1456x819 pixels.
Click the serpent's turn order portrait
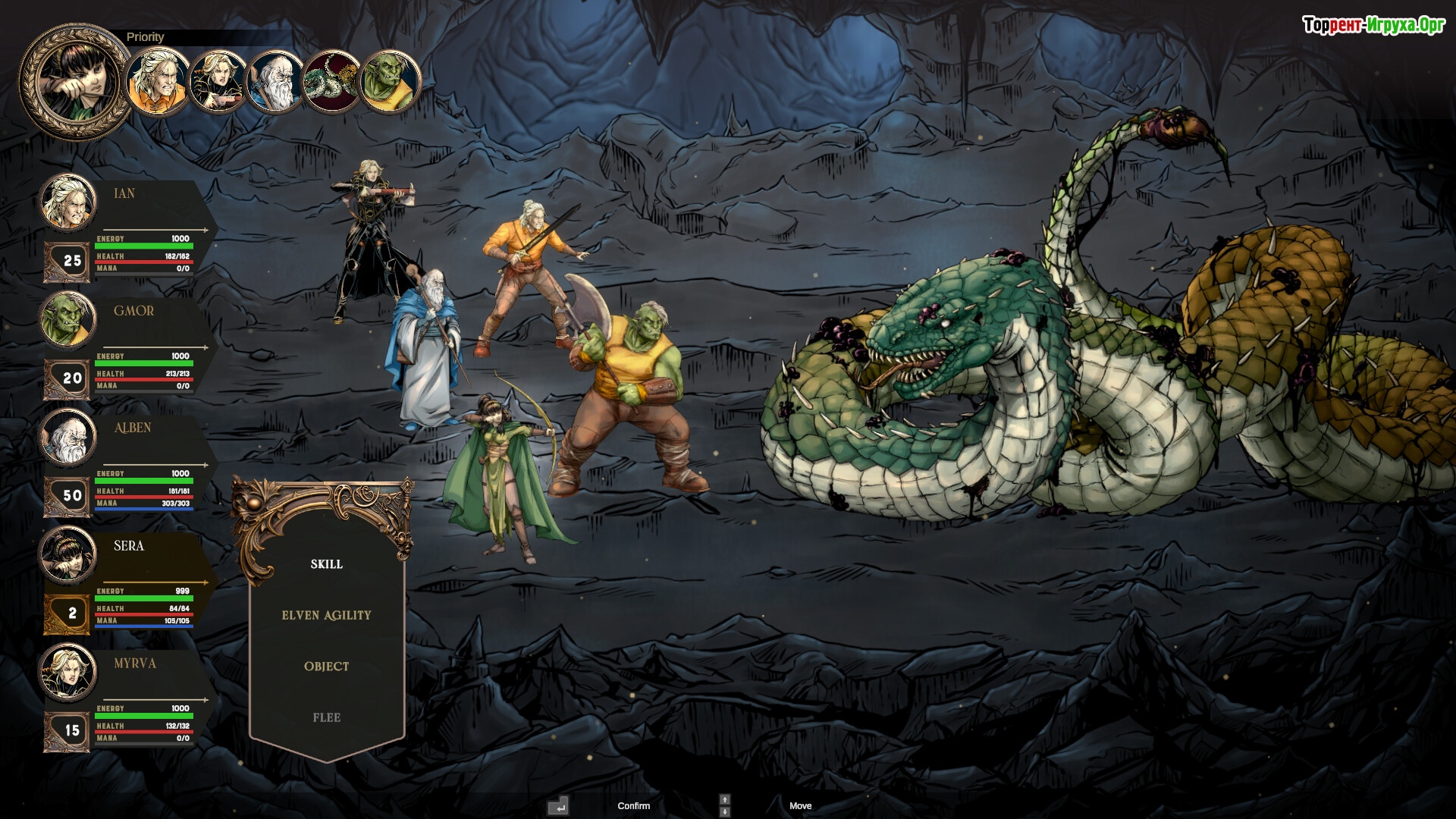point(331,82)
